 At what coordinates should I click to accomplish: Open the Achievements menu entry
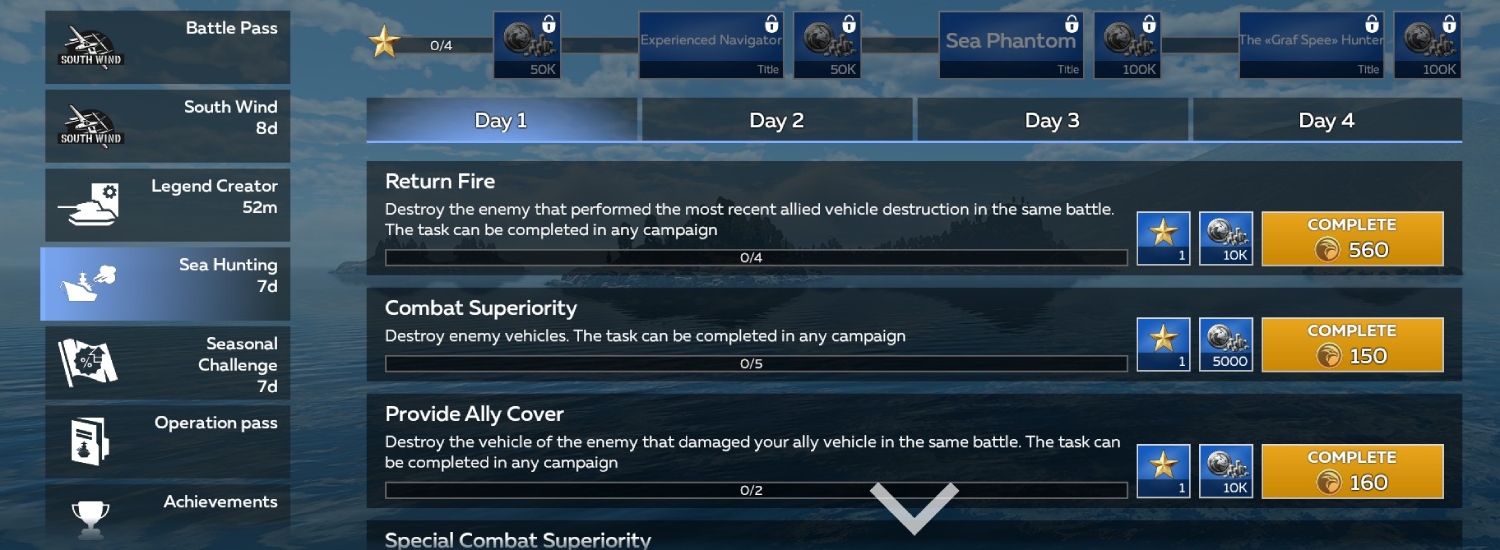pyautogui.click(x=167, y=515)
